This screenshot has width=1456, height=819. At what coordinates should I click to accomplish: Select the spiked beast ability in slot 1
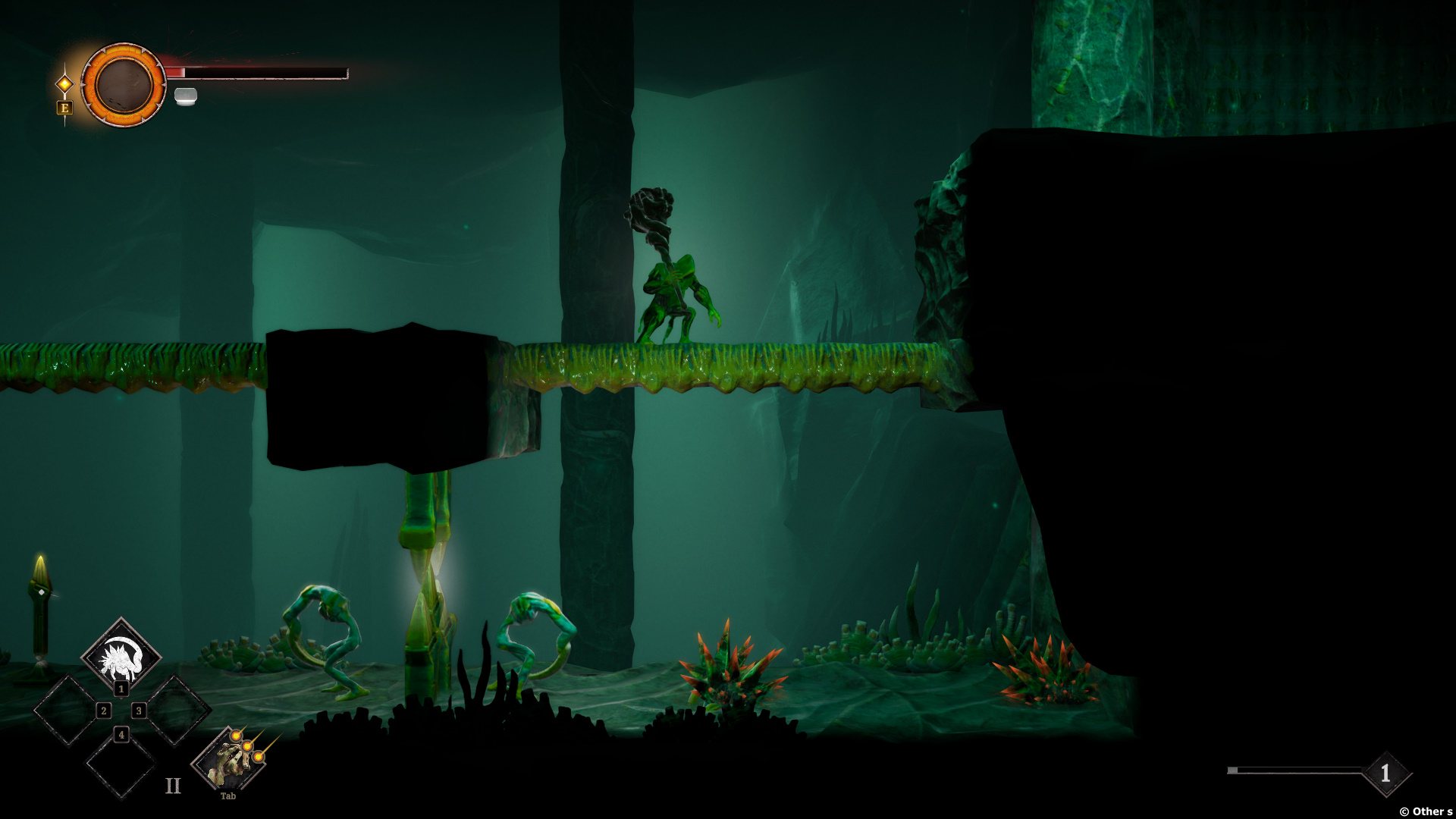121,655
